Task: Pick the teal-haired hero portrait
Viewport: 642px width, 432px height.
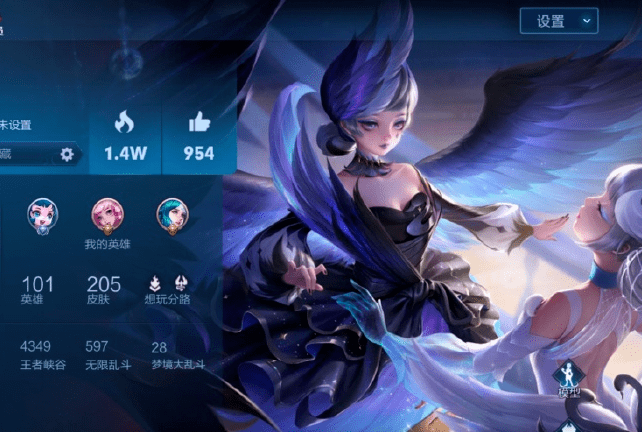Action: tap(172, 214)
